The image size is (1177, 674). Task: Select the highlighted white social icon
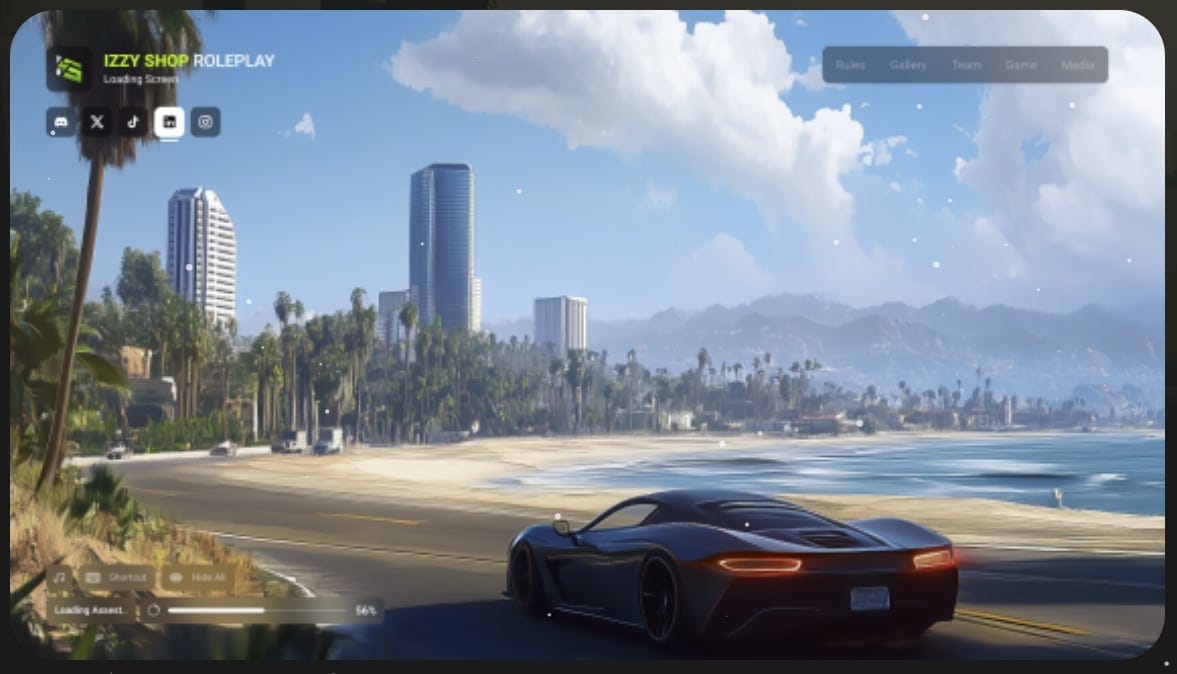tap(169, 122)
